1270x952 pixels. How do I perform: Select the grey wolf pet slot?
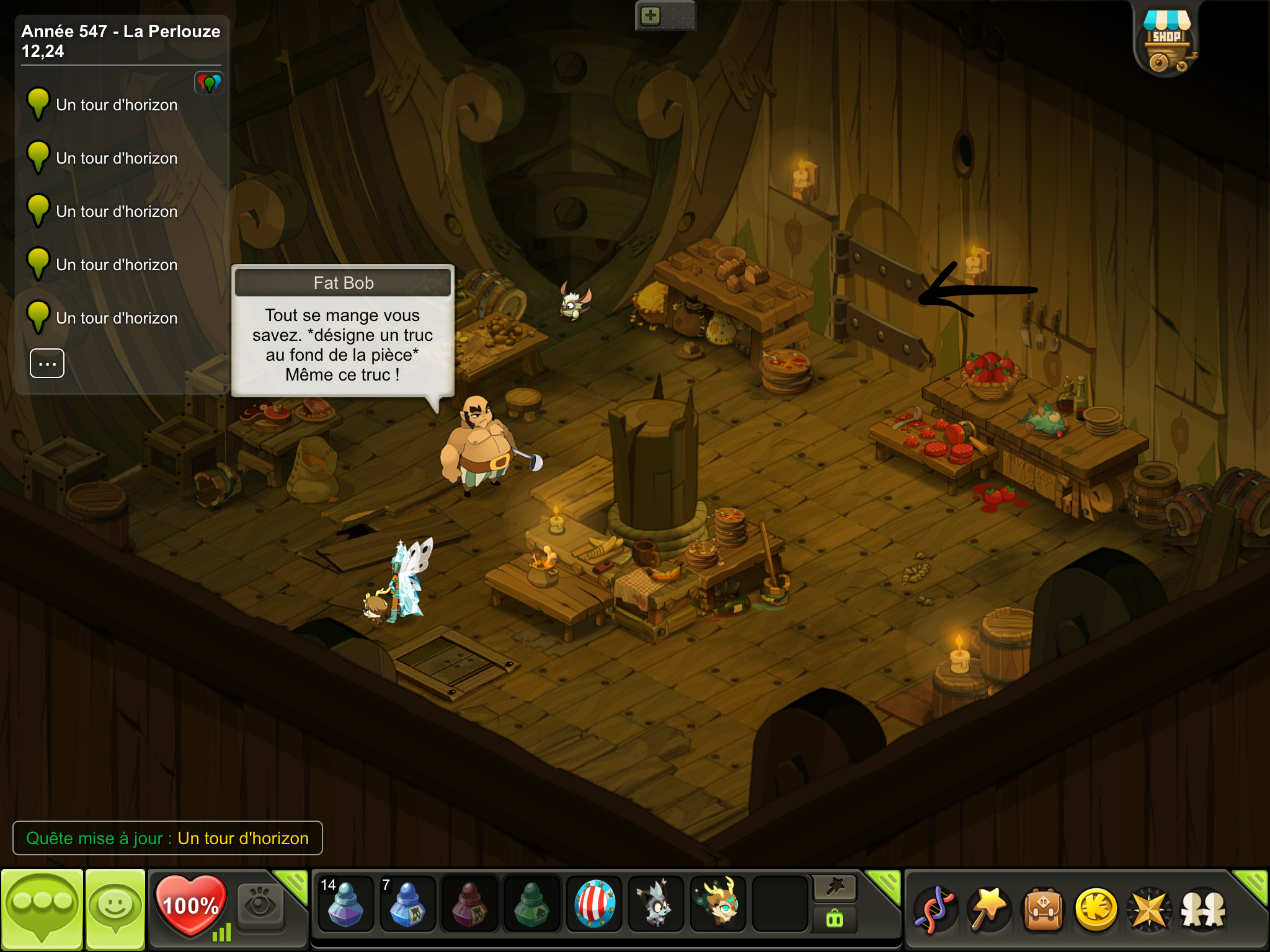pos(656,904)
